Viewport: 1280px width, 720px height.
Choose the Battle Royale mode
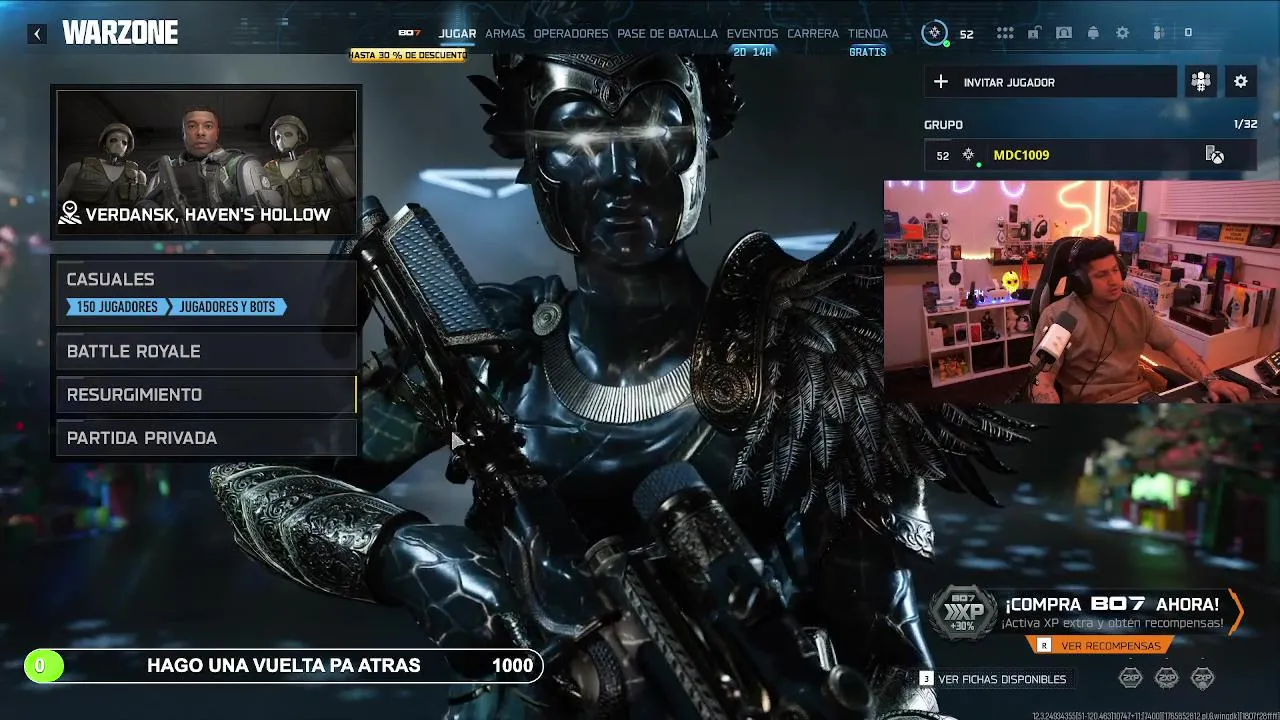pyautogui.click(x=206, y=351)
